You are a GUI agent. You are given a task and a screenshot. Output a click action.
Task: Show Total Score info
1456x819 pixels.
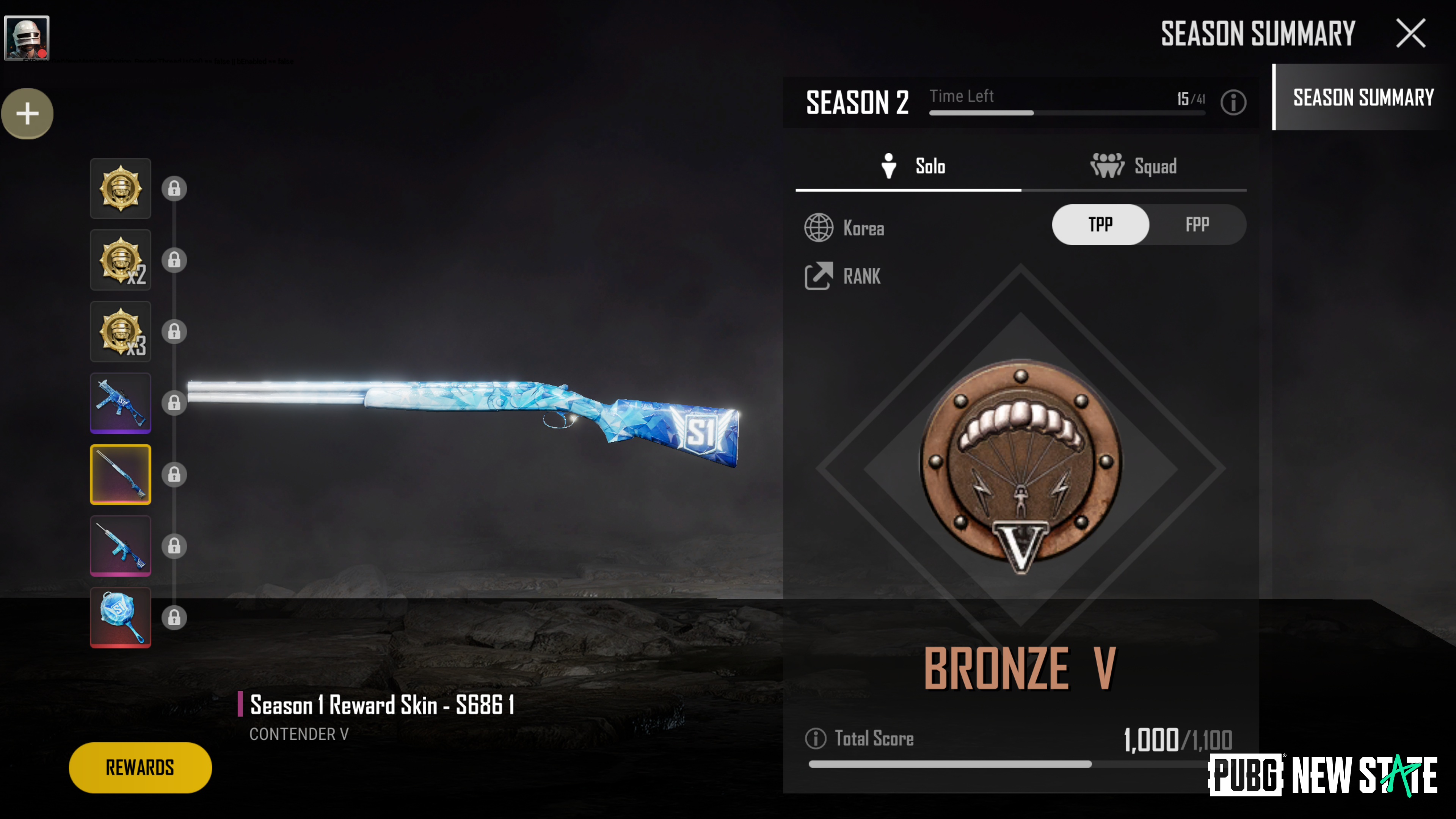coord(815,738)
